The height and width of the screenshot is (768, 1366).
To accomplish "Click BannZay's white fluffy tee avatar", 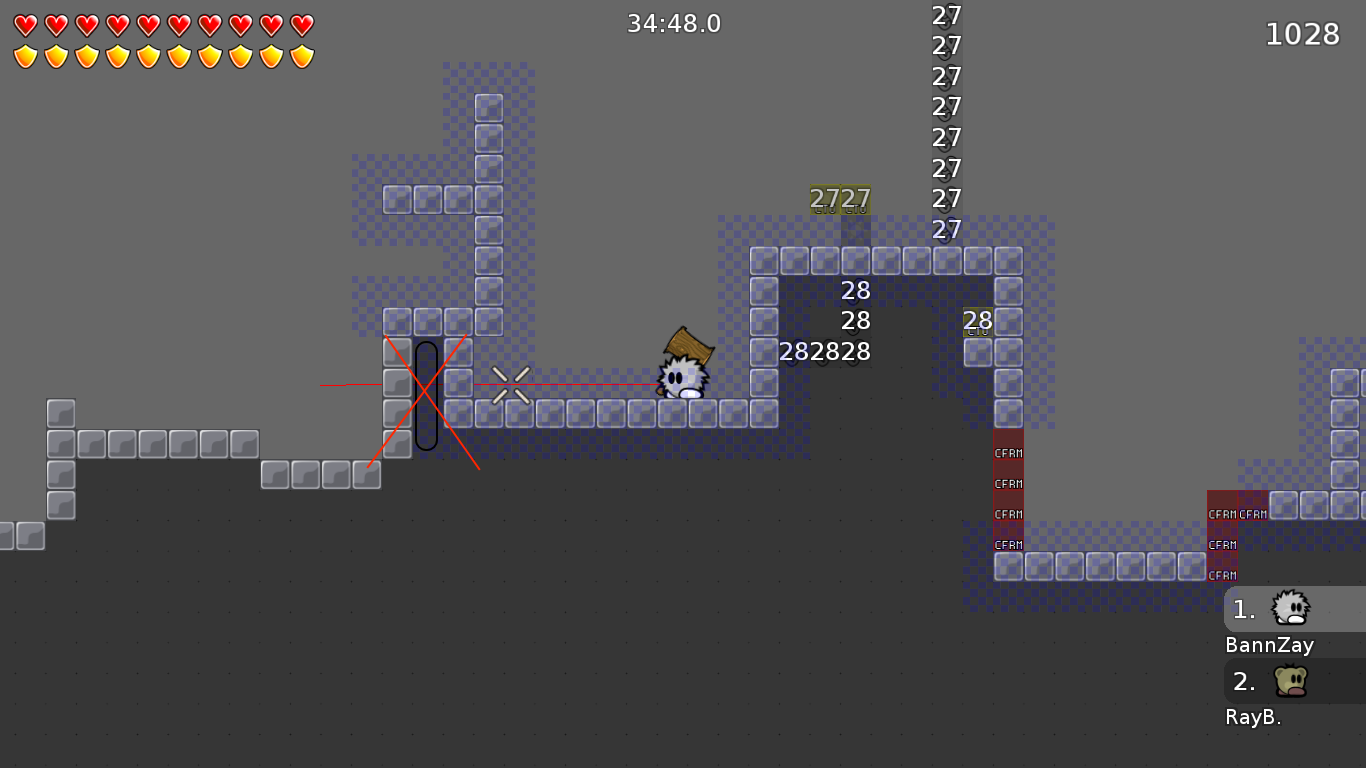I will tap(1290, 608).
